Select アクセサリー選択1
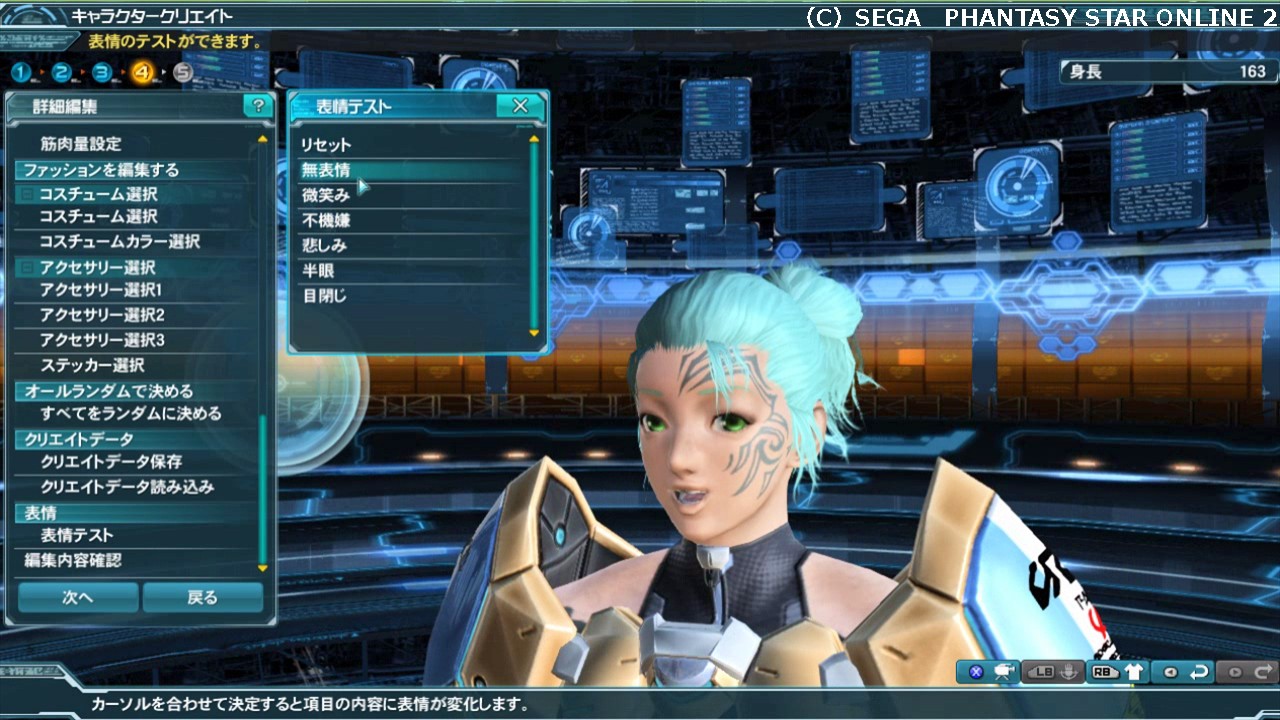The width and height of the screenshot is (1280, 720). coord(101,290)
